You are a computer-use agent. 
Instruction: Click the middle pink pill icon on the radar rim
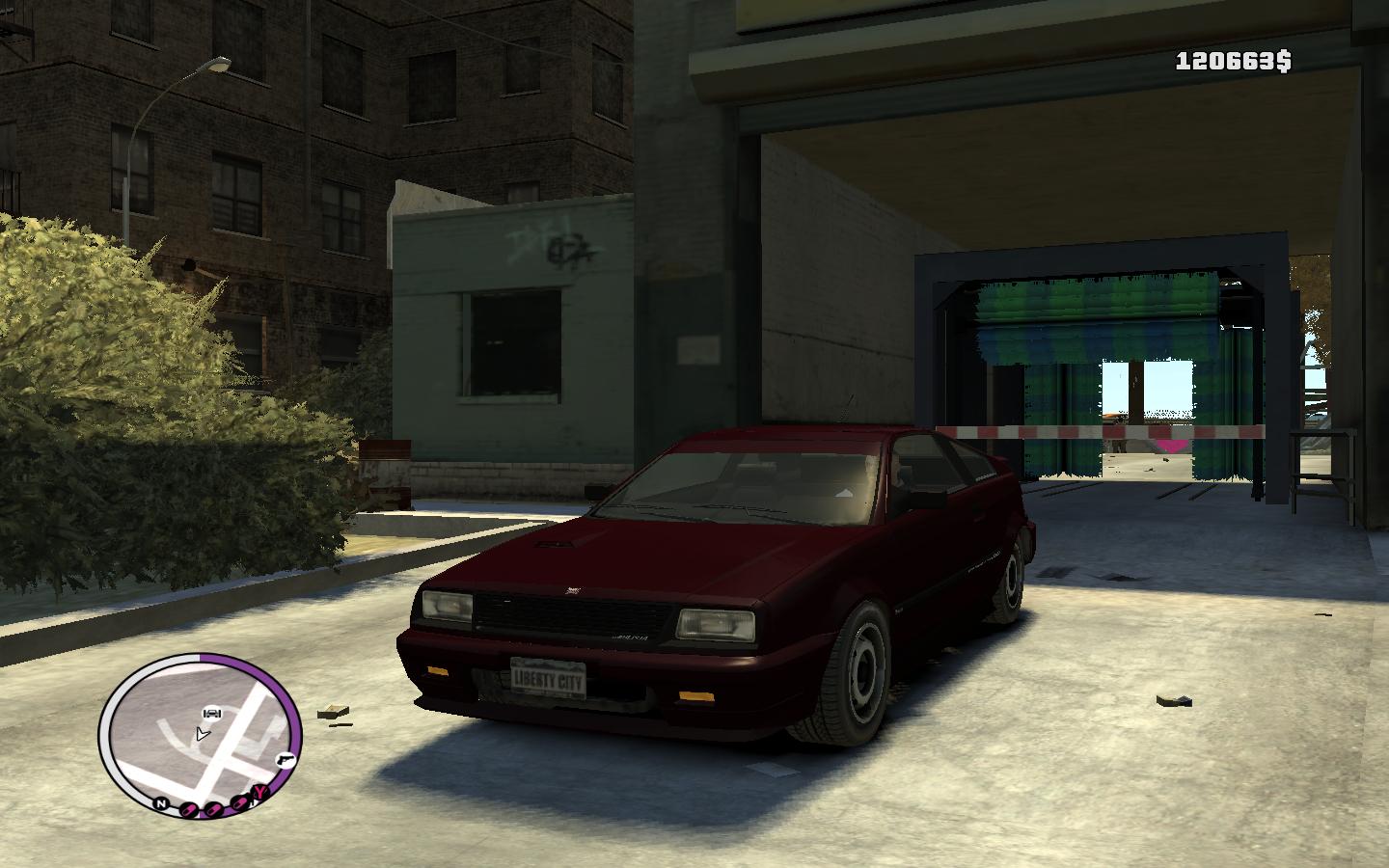212,811
